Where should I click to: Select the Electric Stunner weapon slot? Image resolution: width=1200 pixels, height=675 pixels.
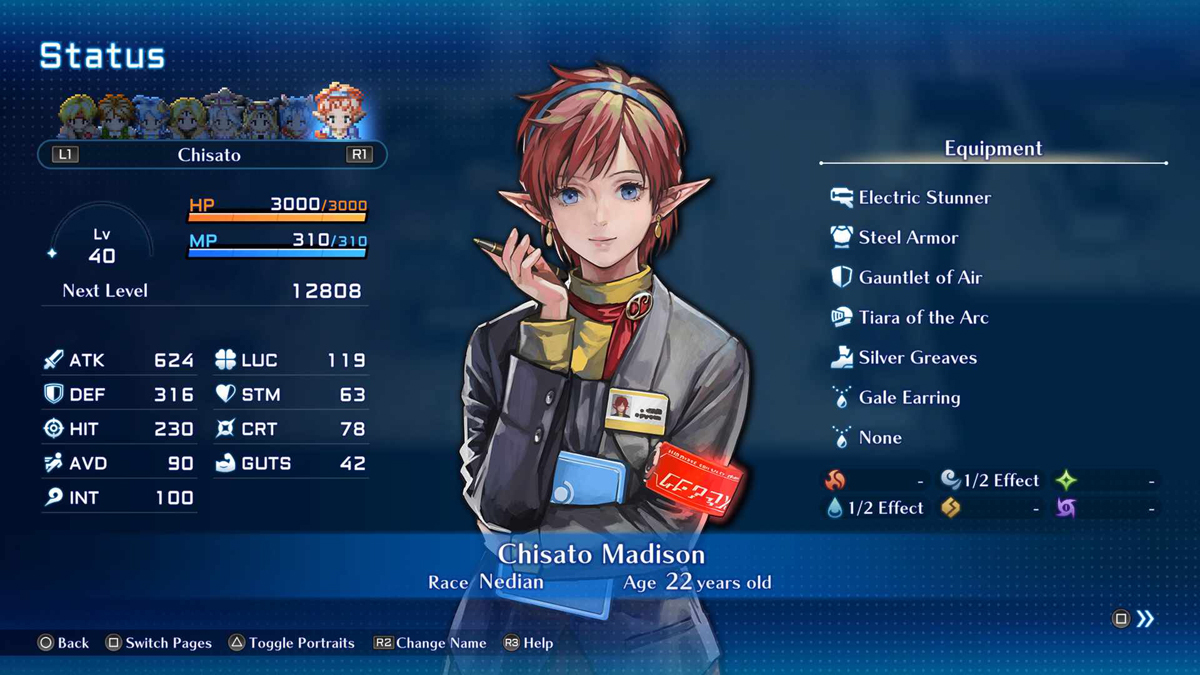pyautogui.click(x=924, y=198)
